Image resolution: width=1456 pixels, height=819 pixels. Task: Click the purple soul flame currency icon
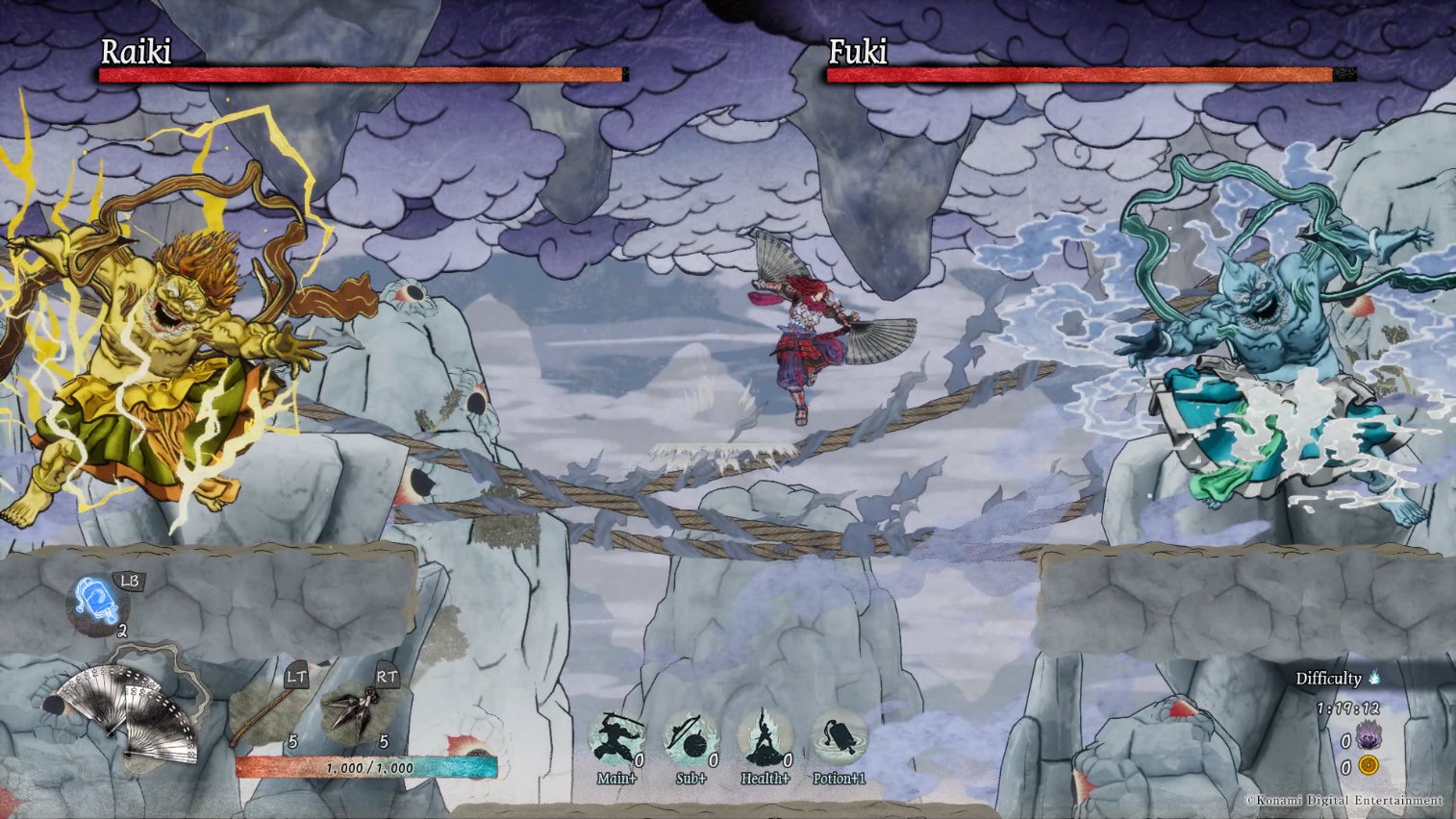[x=1368, y=738]
